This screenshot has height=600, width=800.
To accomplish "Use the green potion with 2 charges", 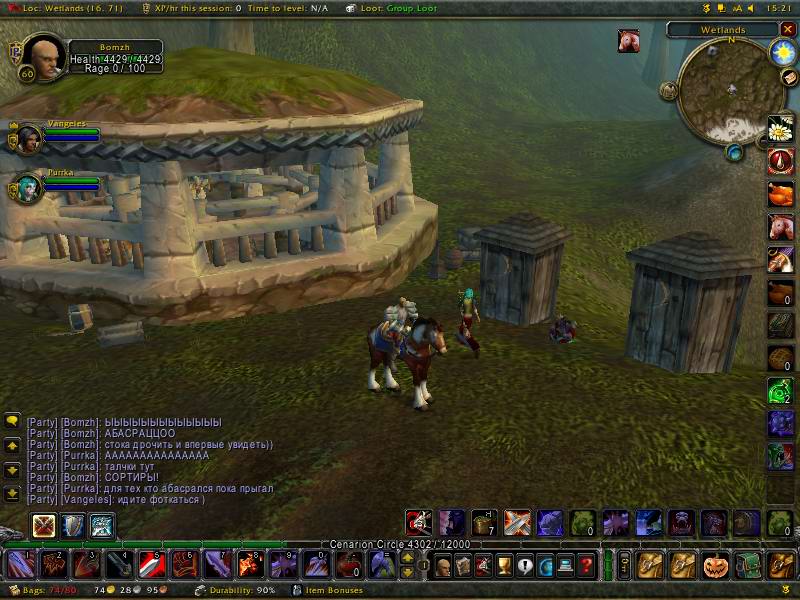I will pyautogui.click(x=781, y=391).
